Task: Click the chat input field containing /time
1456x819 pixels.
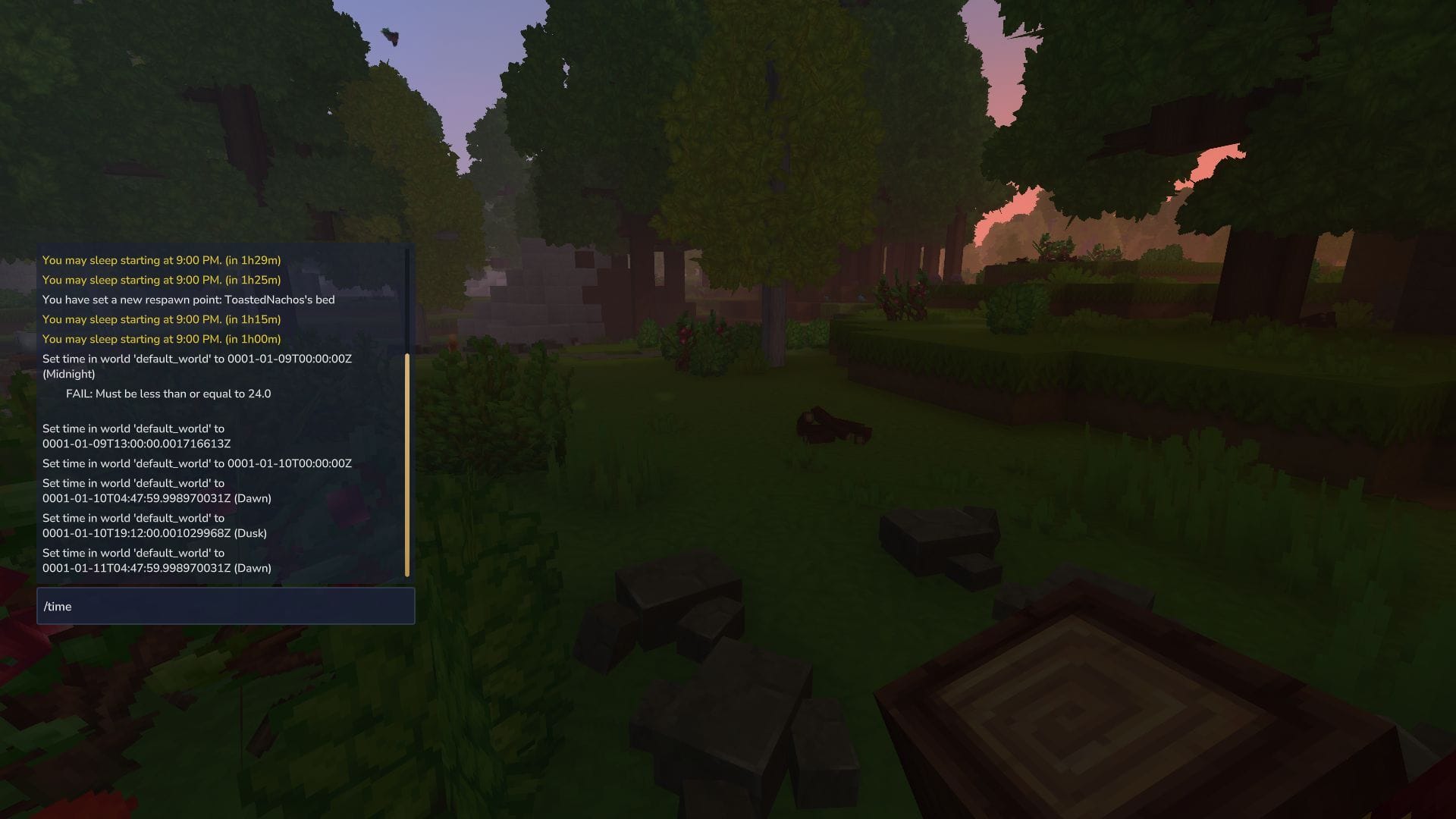Action: point(225,606)
